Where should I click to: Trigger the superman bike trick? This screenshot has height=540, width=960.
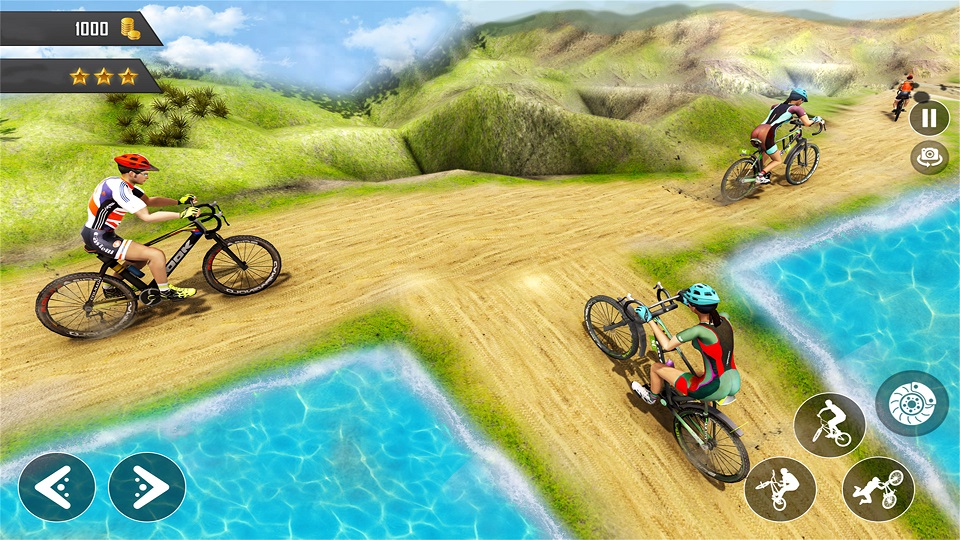tap(878, 489)
